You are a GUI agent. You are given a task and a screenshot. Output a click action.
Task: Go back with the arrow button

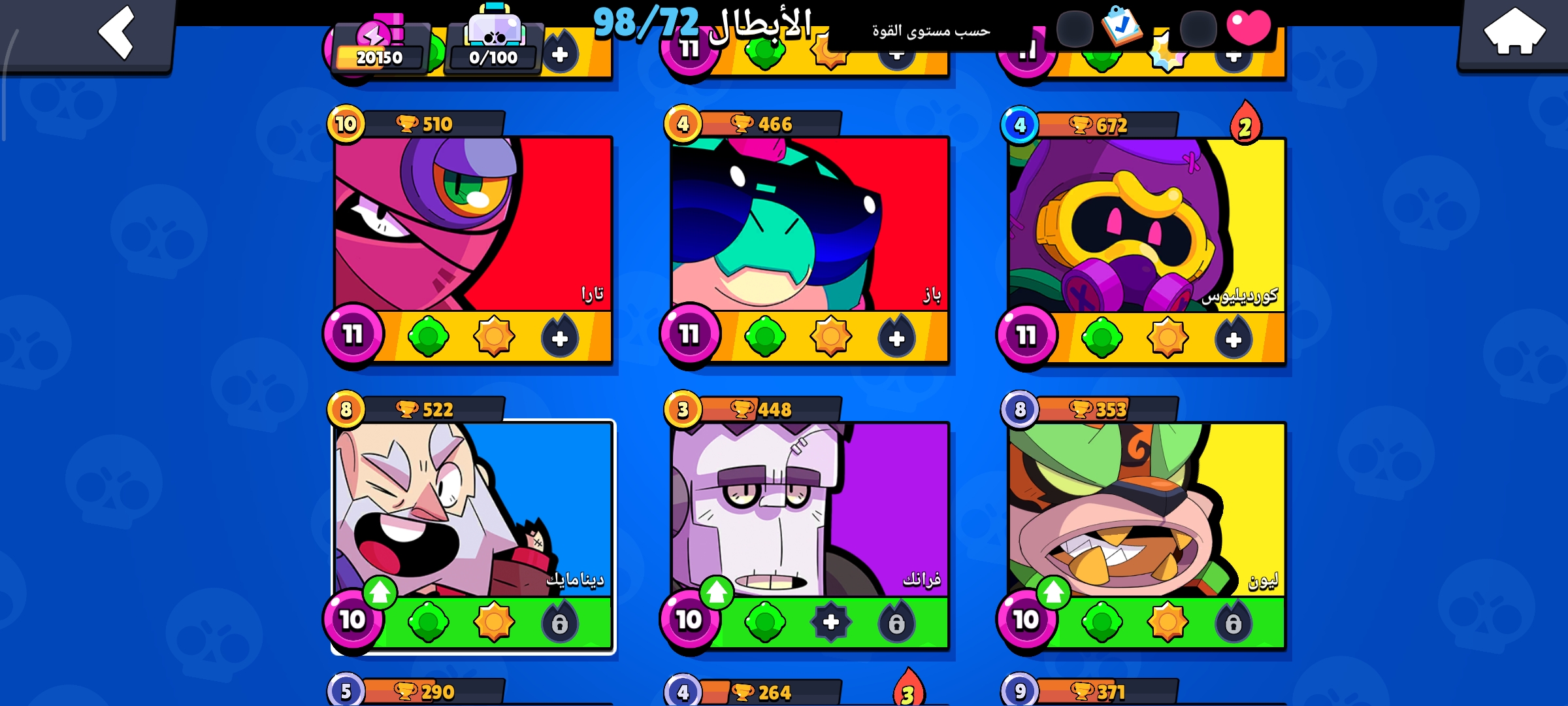click(x=118, y=33)
